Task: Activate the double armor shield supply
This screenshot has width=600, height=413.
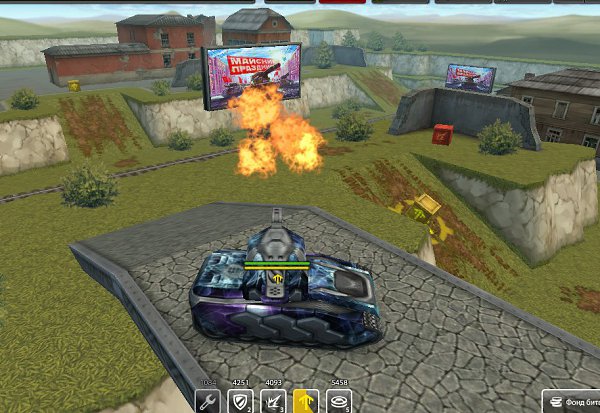Action: [241, 402]
